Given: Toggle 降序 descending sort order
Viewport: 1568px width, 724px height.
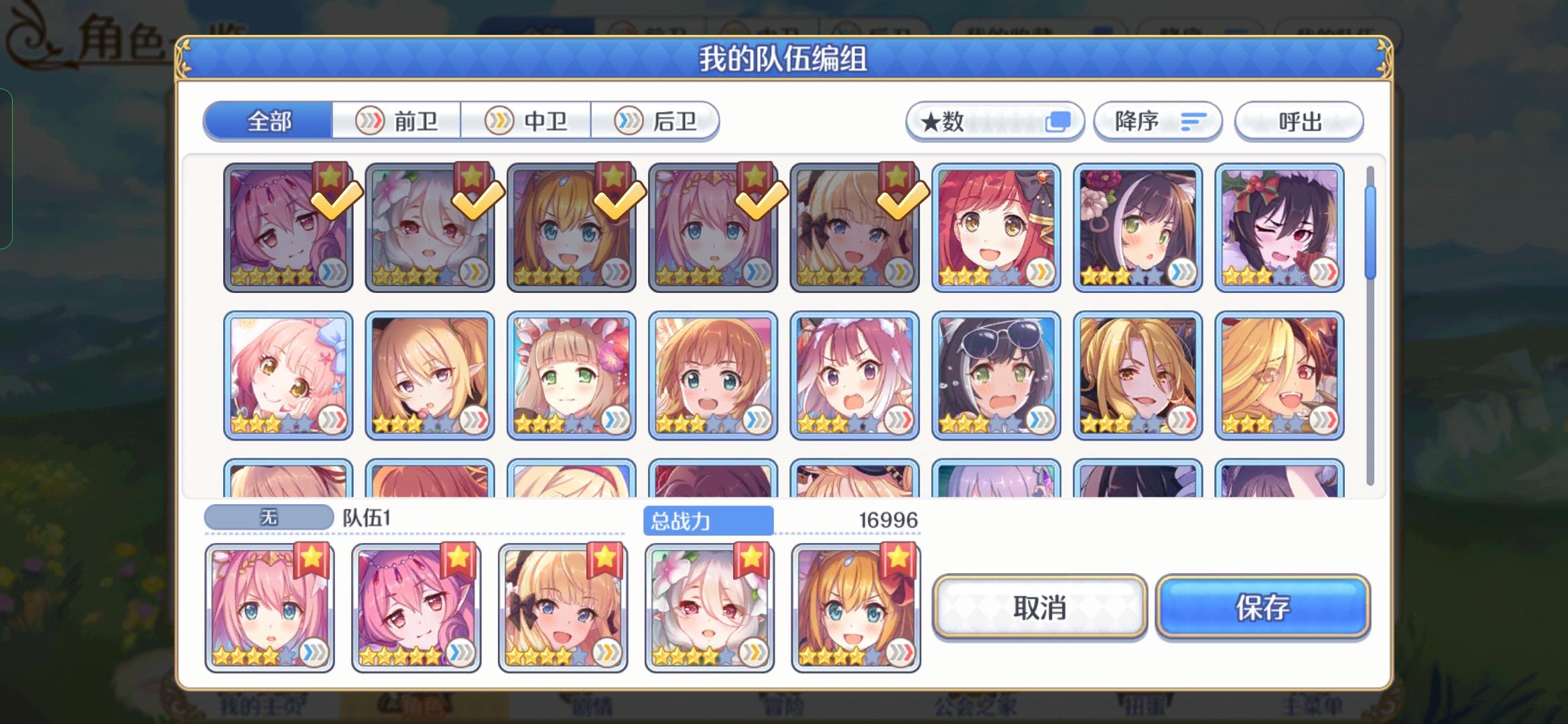Looking at the screenshot, I should click(x=1157, y=121).
